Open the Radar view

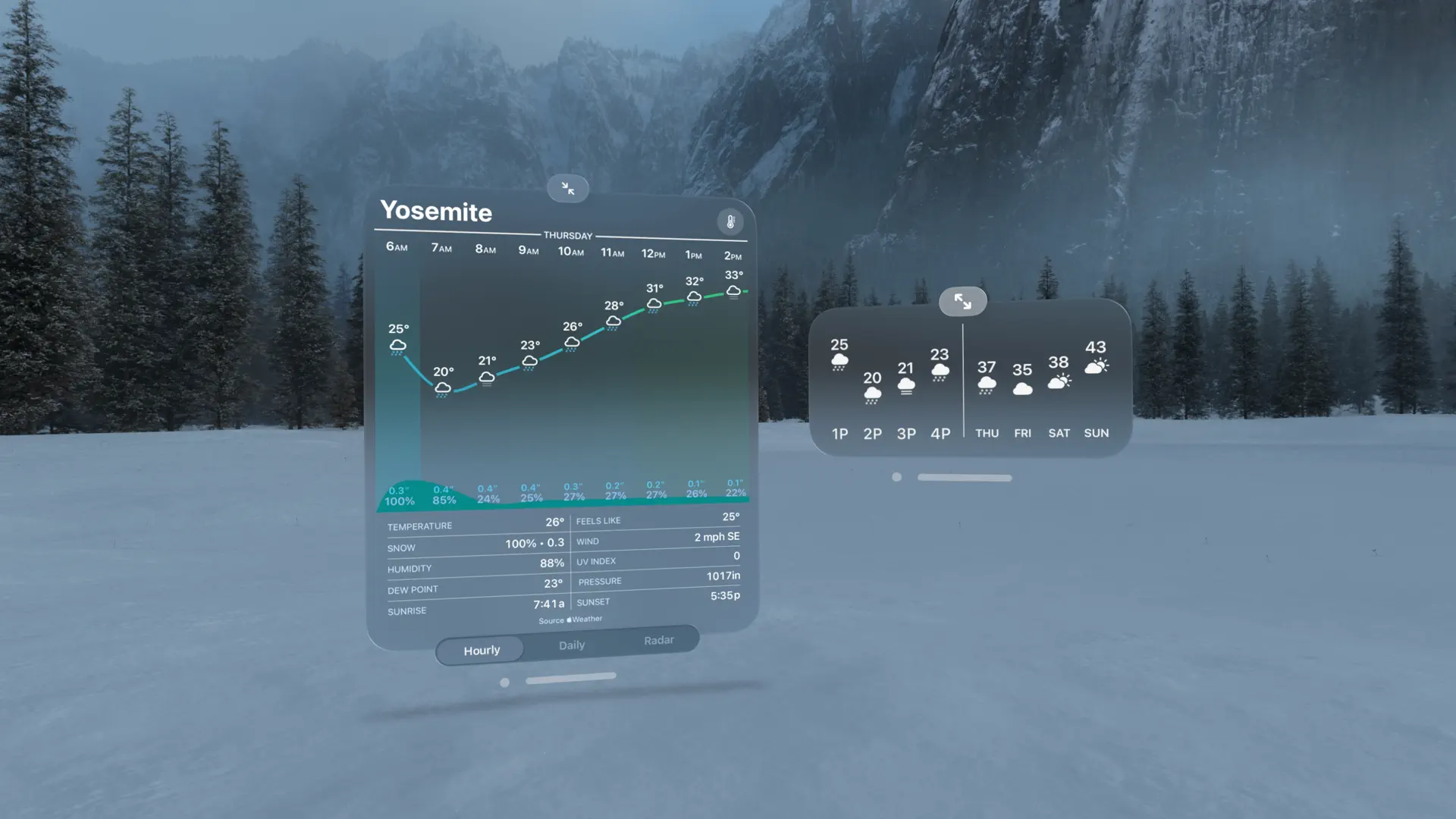tap(658, 641)
